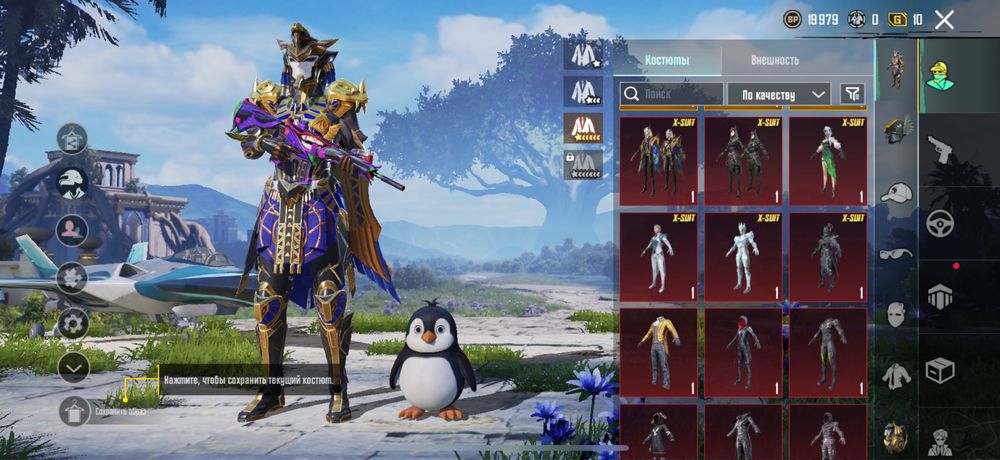Select the baseball cap headwear category
This screenshot has width=1000, height=460.
click(896, 193)
